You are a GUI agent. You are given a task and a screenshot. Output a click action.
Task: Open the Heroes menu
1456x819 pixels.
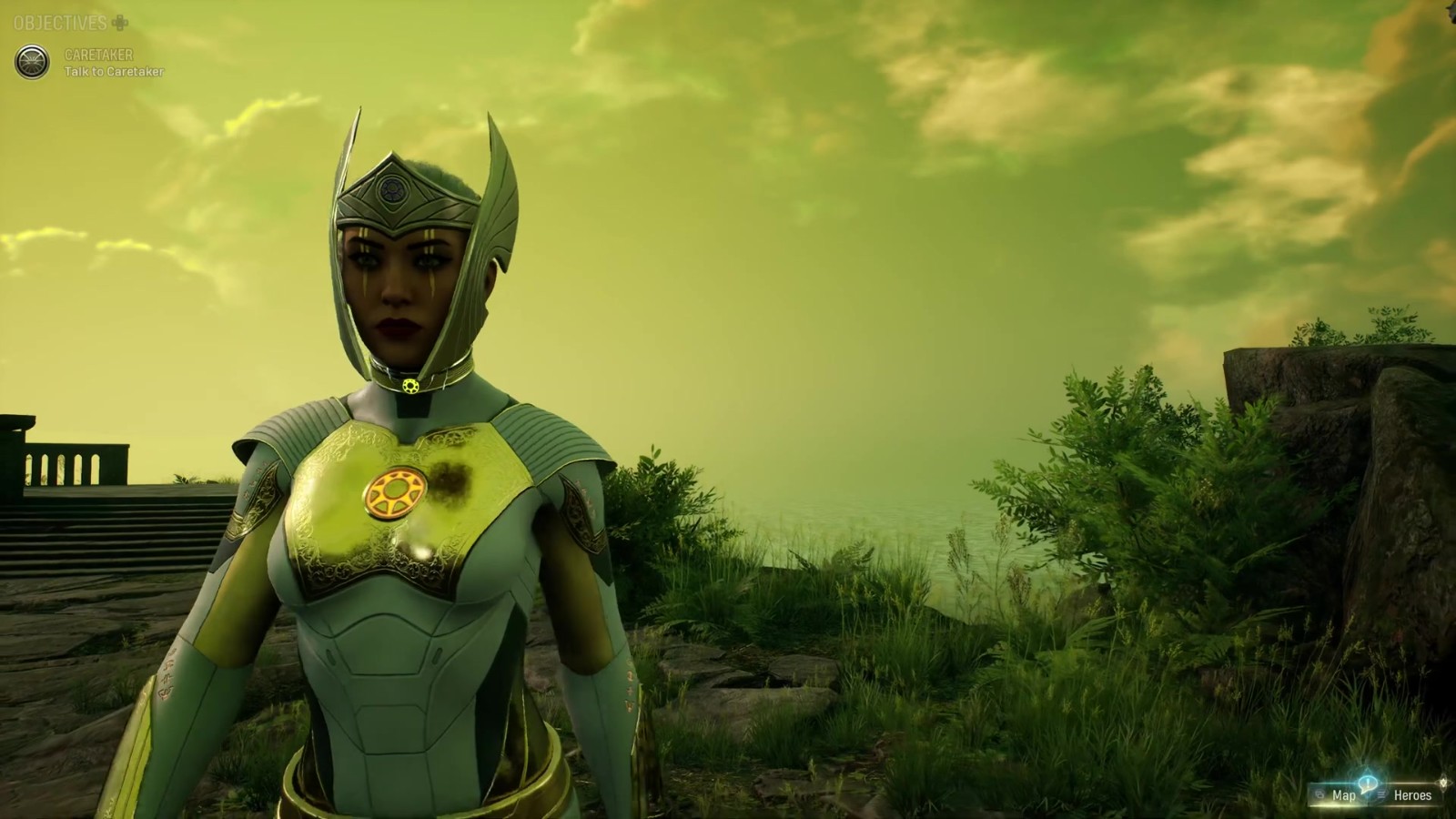pyautogui.click(x=1411, y=795)
